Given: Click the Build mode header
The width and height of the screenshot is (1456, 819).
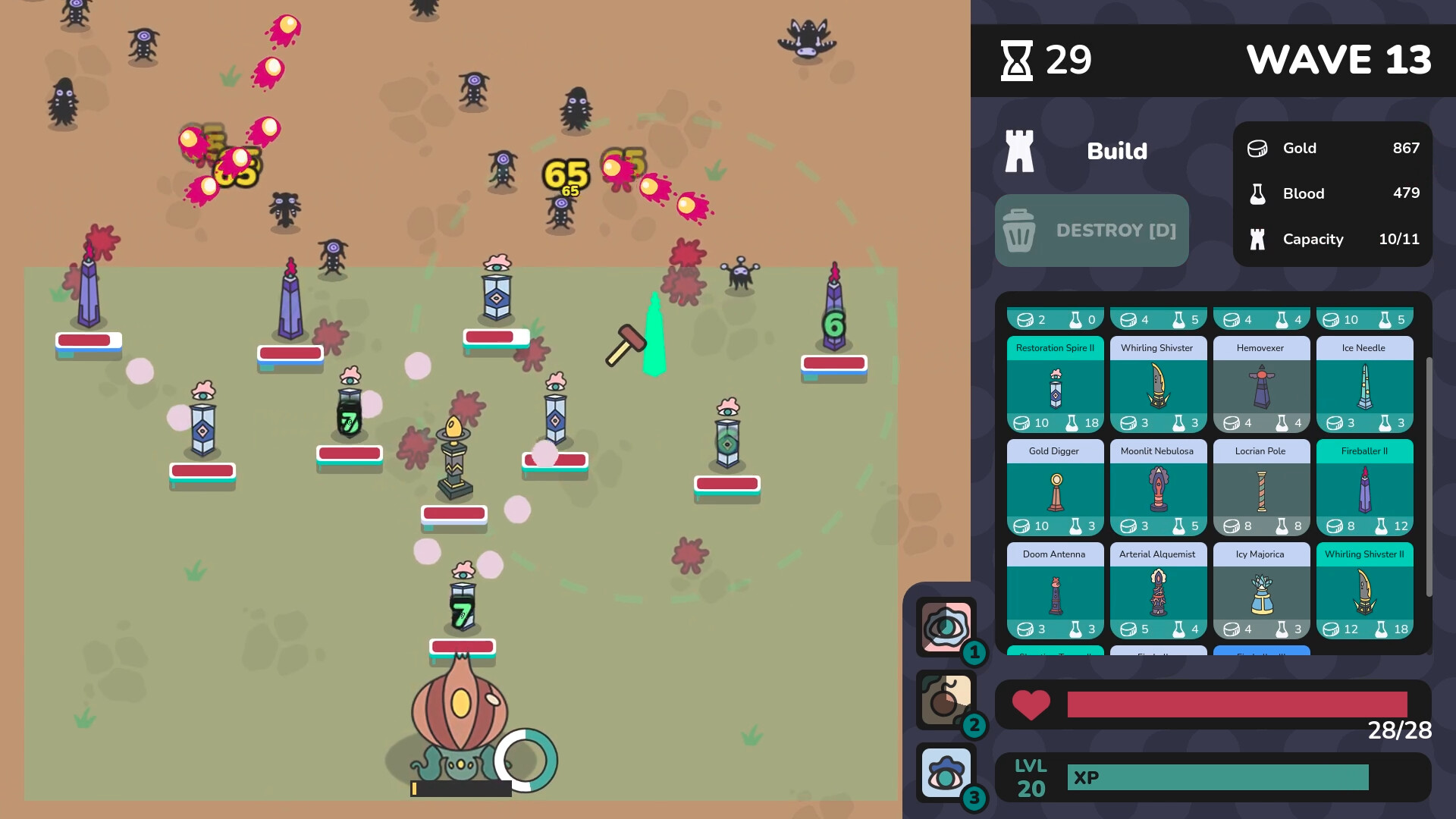Looking at the screenshot, I should click(x=1116, y=151).
